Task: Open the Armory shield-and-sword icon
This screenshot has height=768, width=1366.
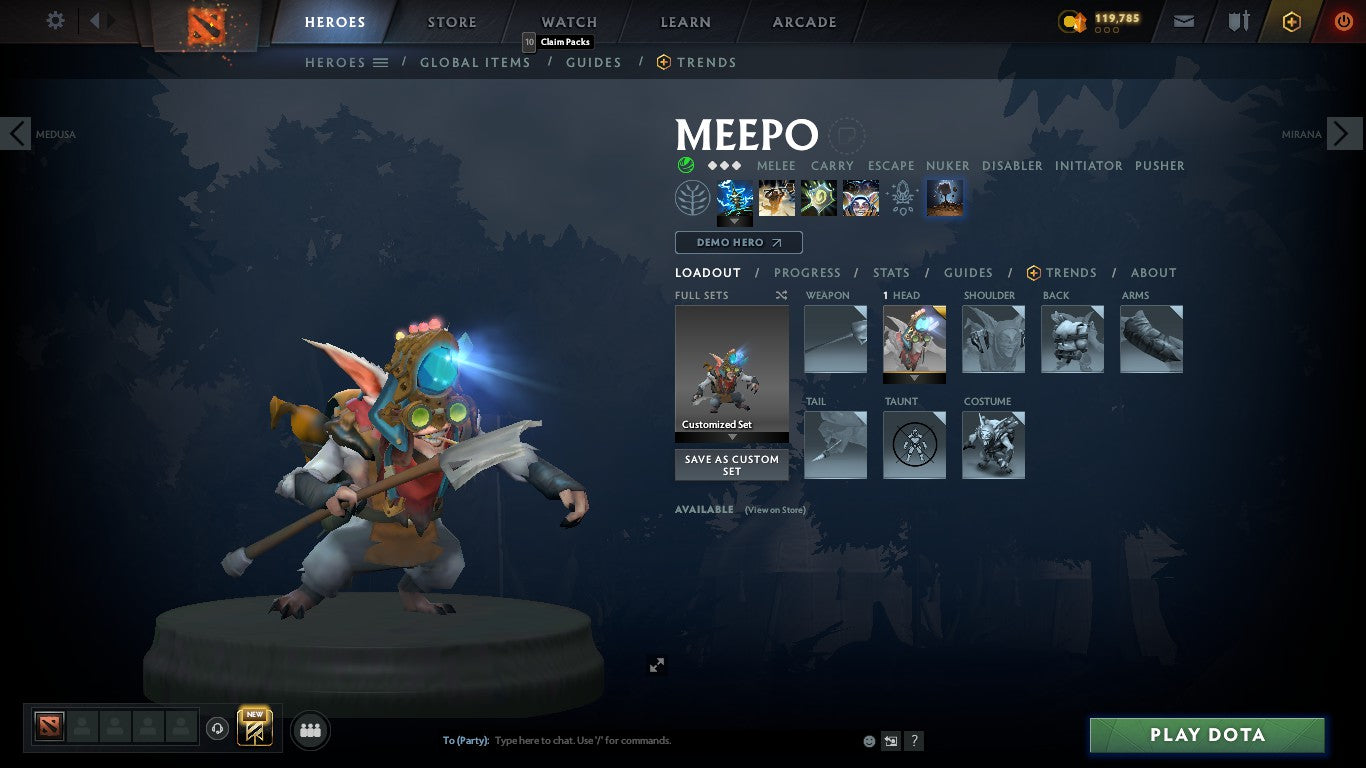Action: pyautogui.click(x=1238, y=20)
